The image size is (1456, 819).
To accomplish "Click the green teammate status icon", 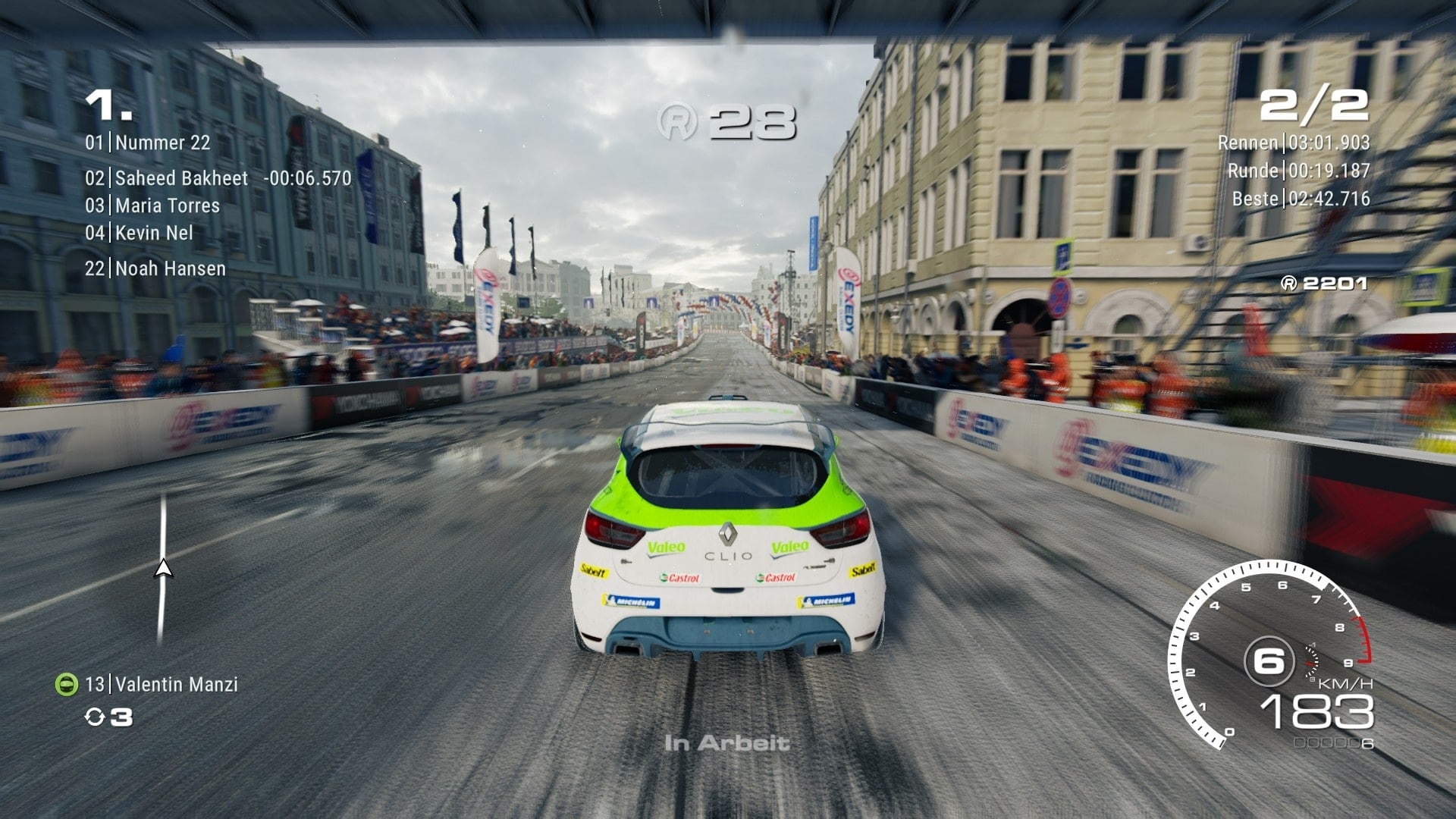I will click(x=67, y=684).
